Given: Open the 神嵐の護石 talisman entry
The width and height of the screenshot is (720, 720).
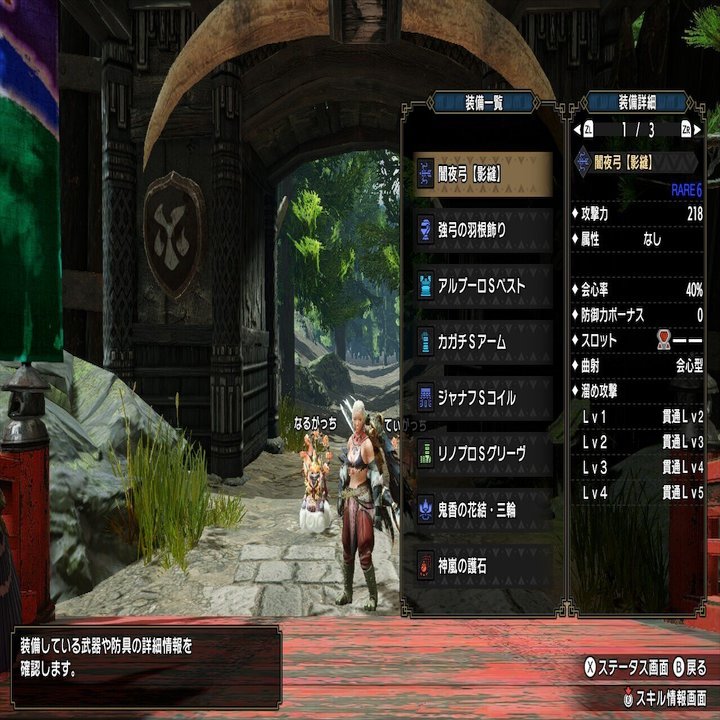Looking at the screenshot, I should (483, 566).
